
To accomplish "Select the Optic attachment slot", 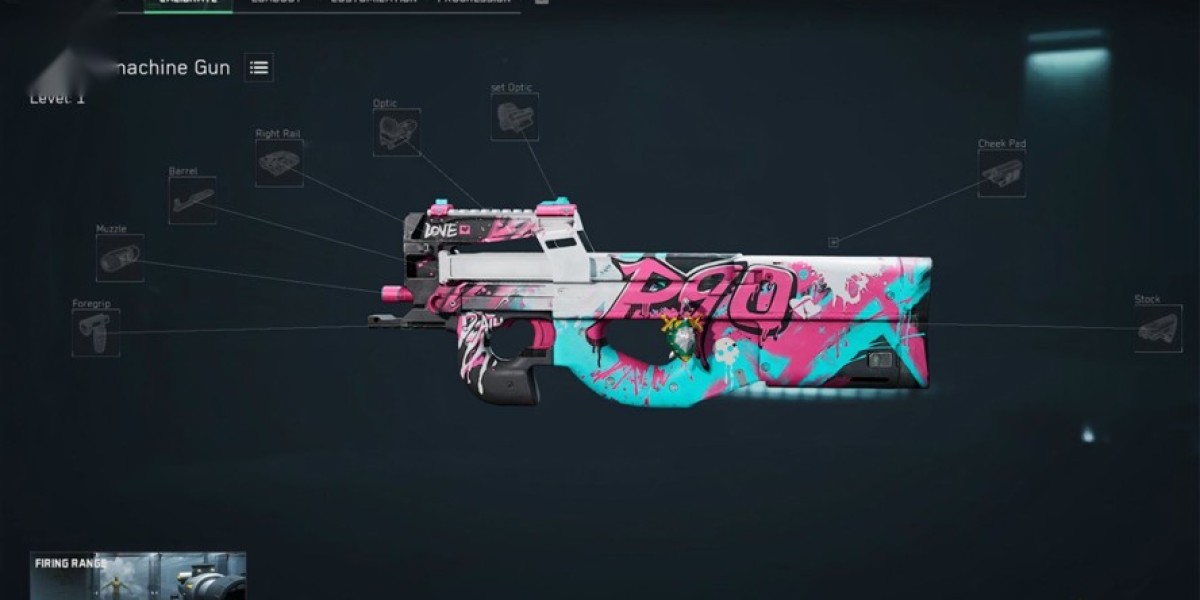I will tap(396, 132).
